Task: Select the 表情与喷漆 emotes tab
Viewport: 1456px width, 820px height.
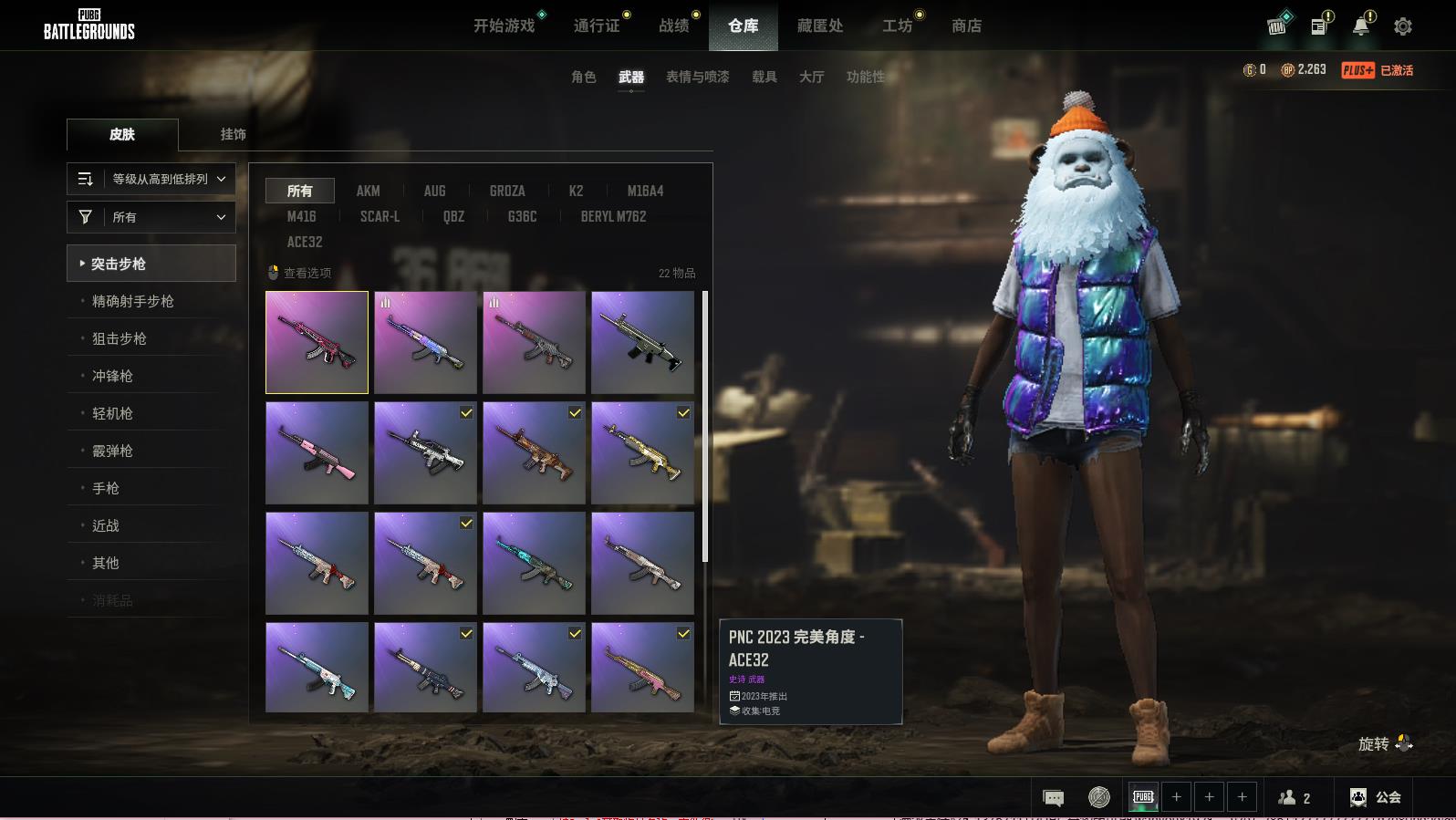Action: (x=697, y=77)
